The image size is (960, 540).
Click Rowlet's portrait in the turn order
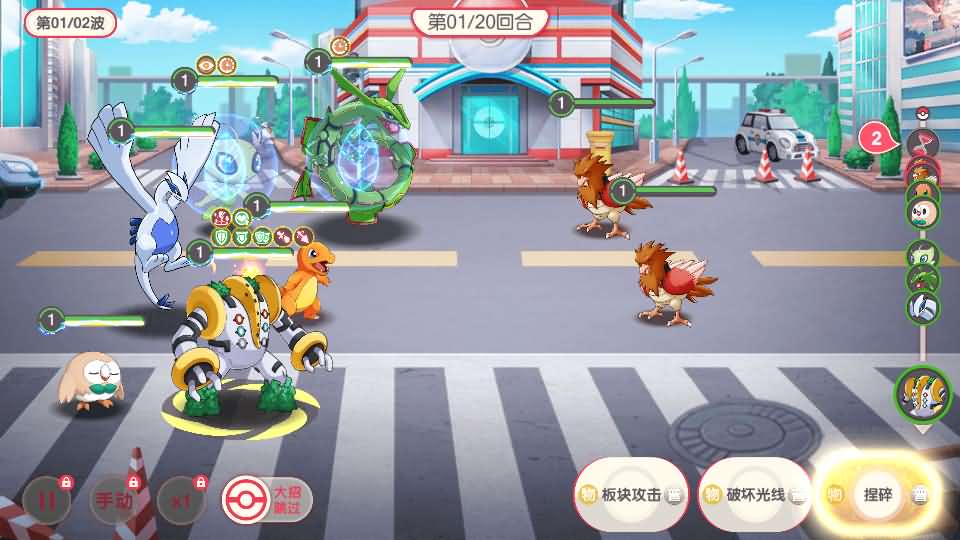coord(922,212)
